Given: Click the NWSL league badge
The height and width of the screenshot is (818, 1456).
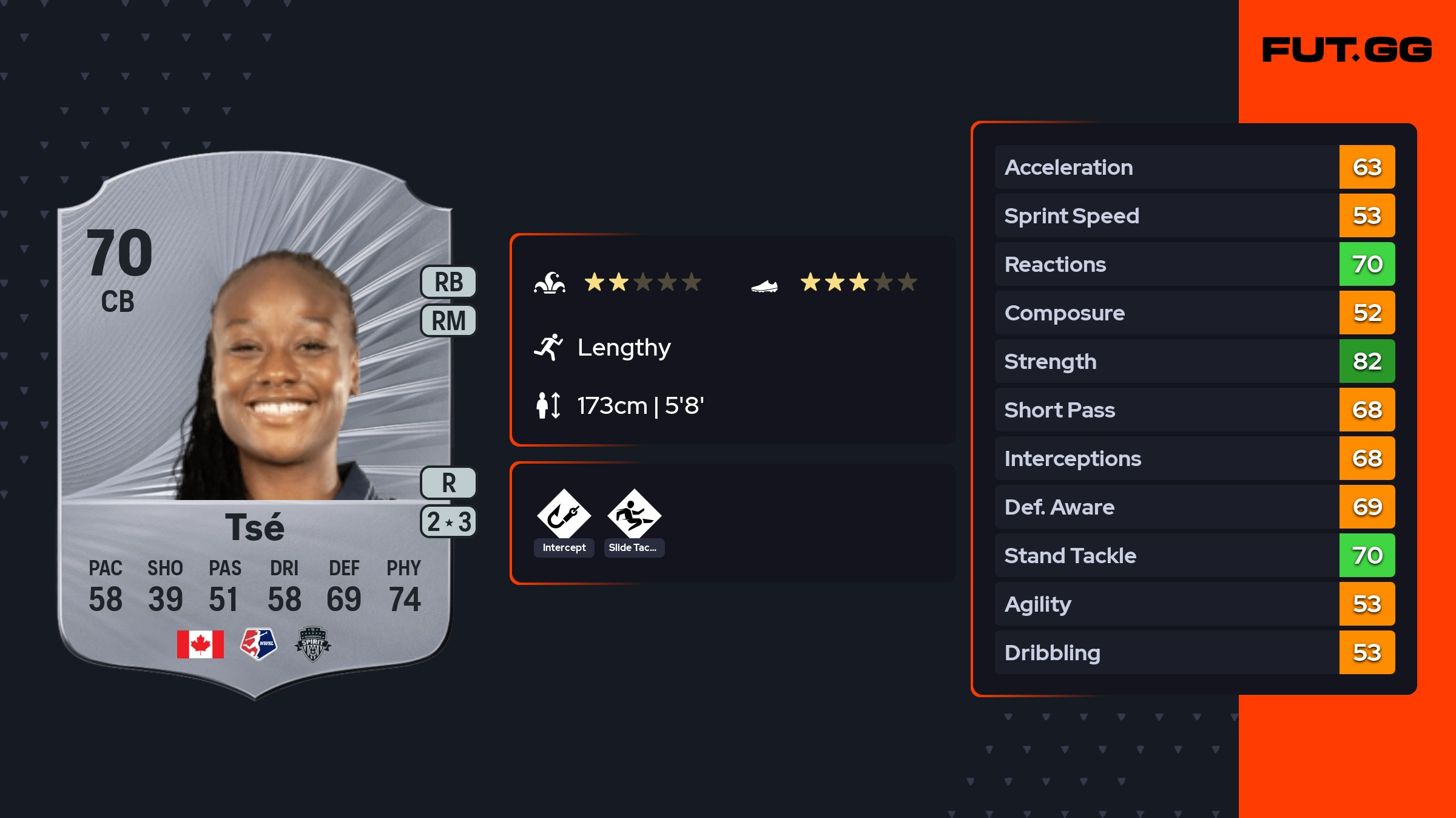Looking at the screenshot, I should coord(258,644).
